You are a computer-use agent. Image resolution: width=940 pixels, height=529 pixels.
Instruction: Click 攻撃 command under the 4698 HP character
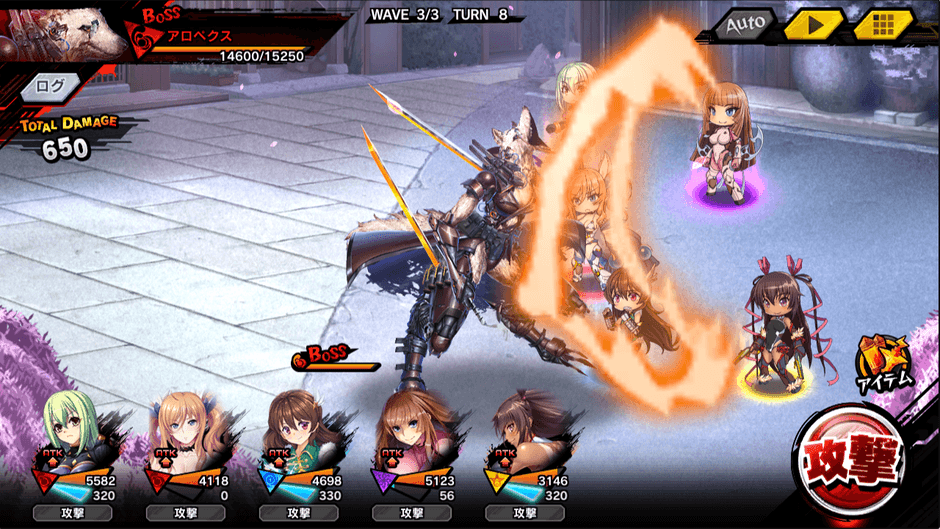pyautogui.click(x=299, y=512)
